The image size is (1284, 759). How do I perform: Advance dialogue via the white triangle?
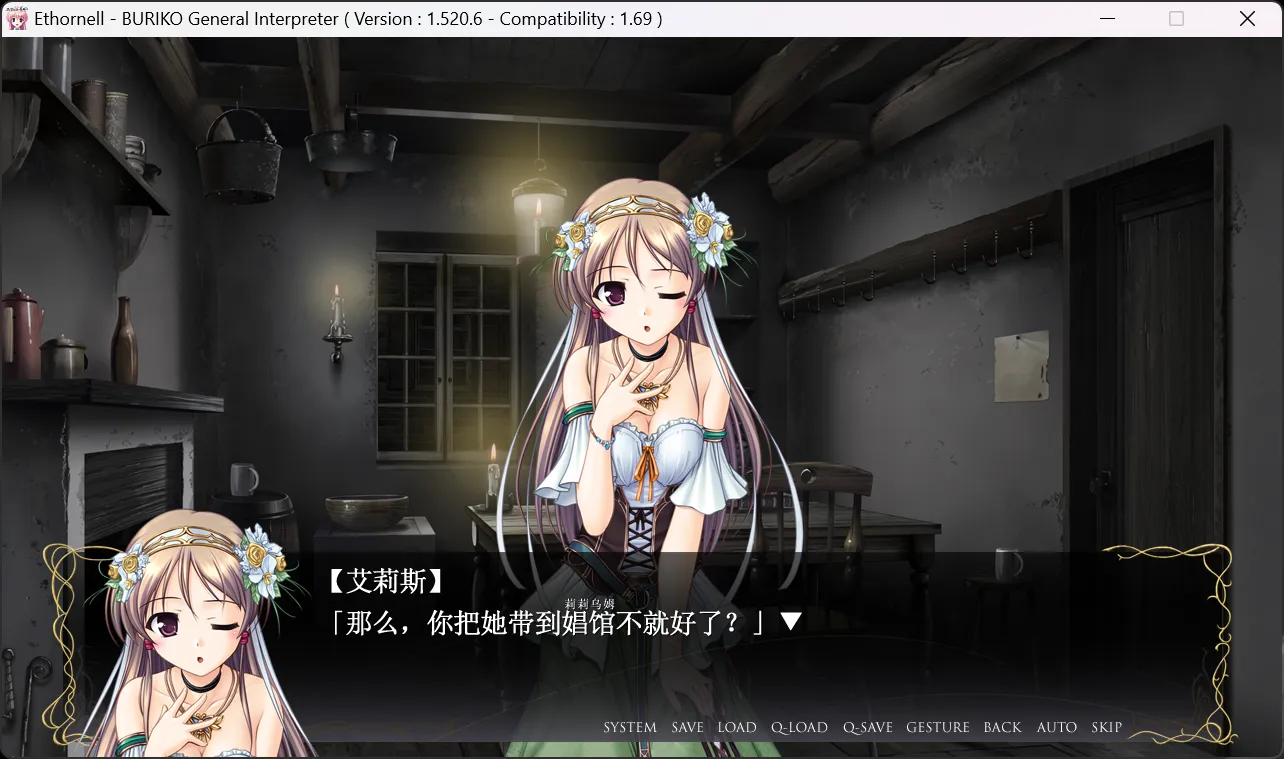point(790,623)
